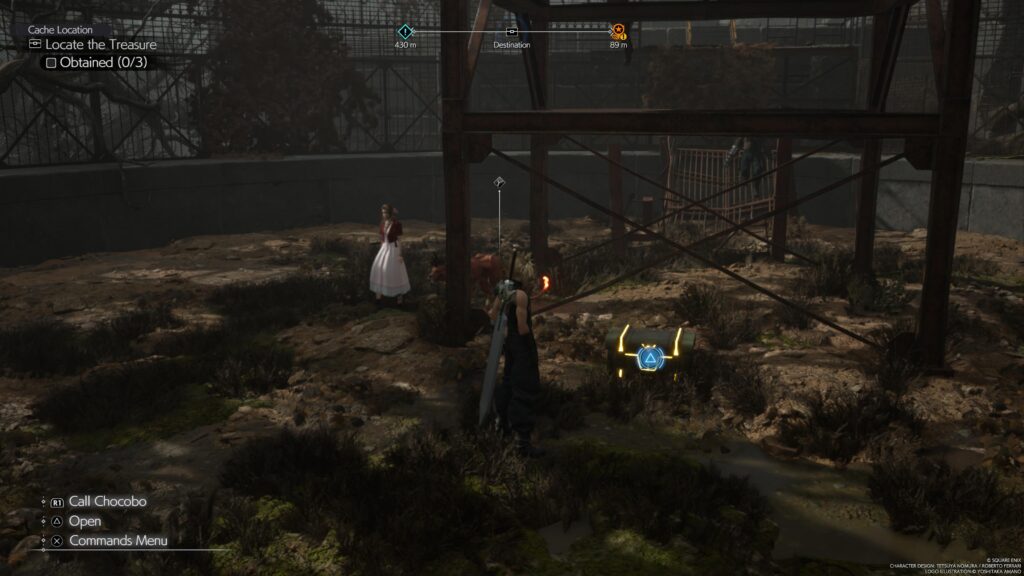Image resolution: width=1024 pixels, height=576 pixels.
Task: Open the Commands Menu
Action: 117,541
